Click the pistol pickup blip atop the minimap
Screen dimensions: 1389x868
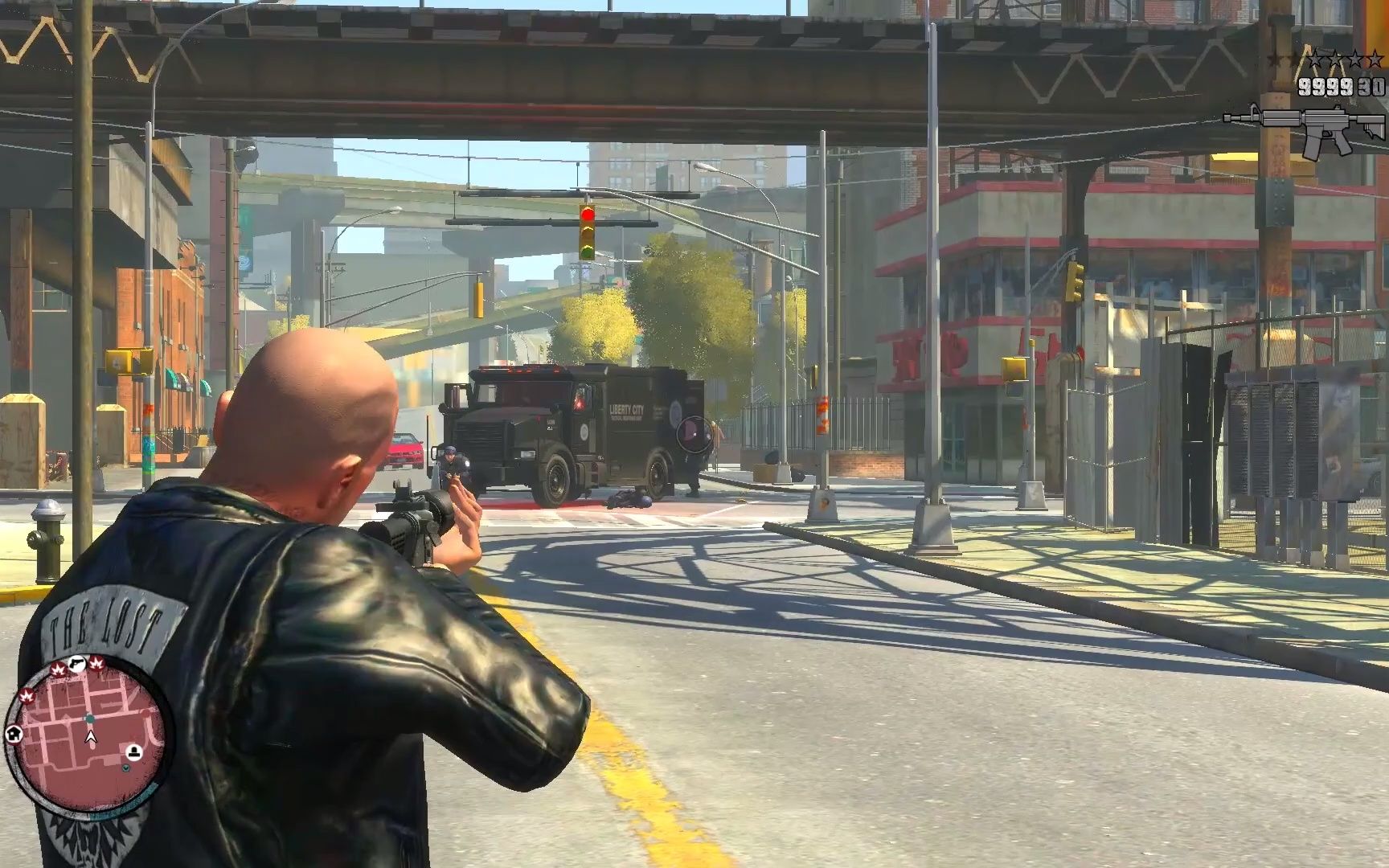(77, 665)
